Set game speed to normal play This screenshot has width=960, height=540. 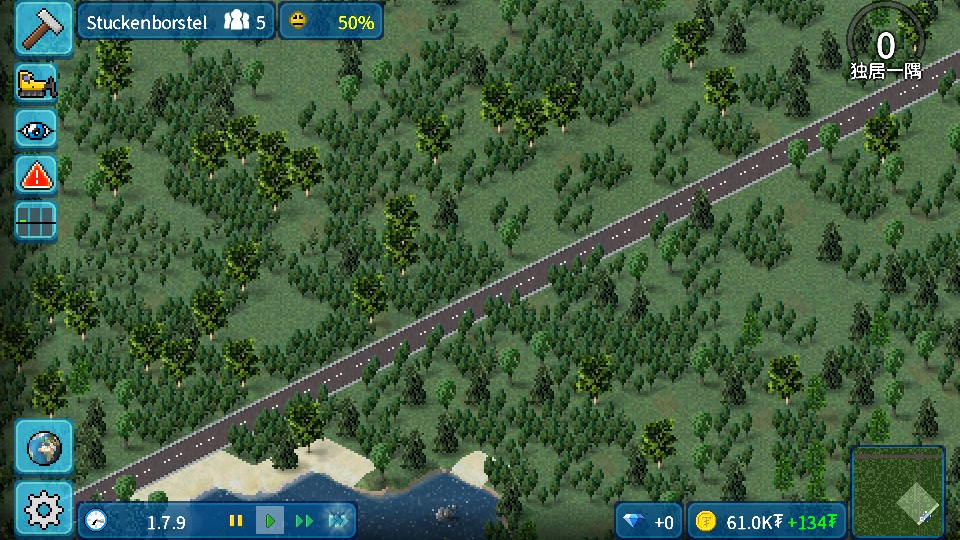(269, 521)
